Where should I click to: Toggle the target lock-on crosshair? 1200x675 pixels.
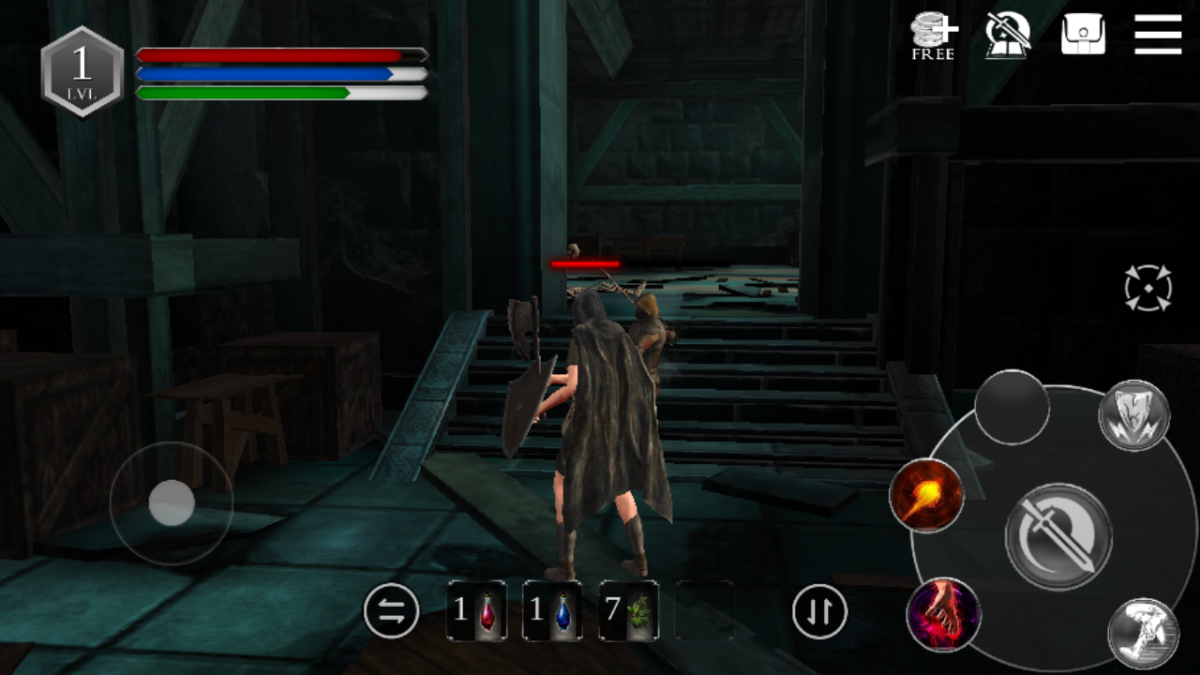[1147, 288]
